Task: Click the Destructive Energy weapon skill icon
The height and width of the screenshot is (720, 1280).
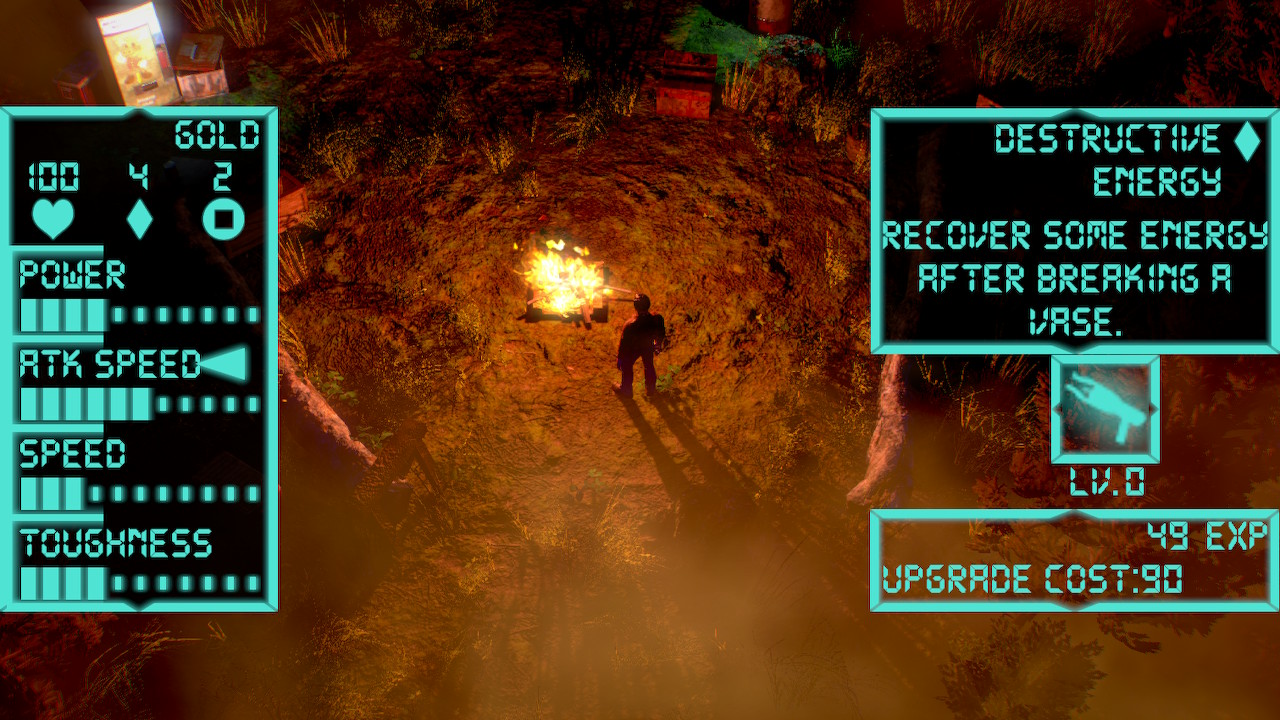Action: [1104, 410]
